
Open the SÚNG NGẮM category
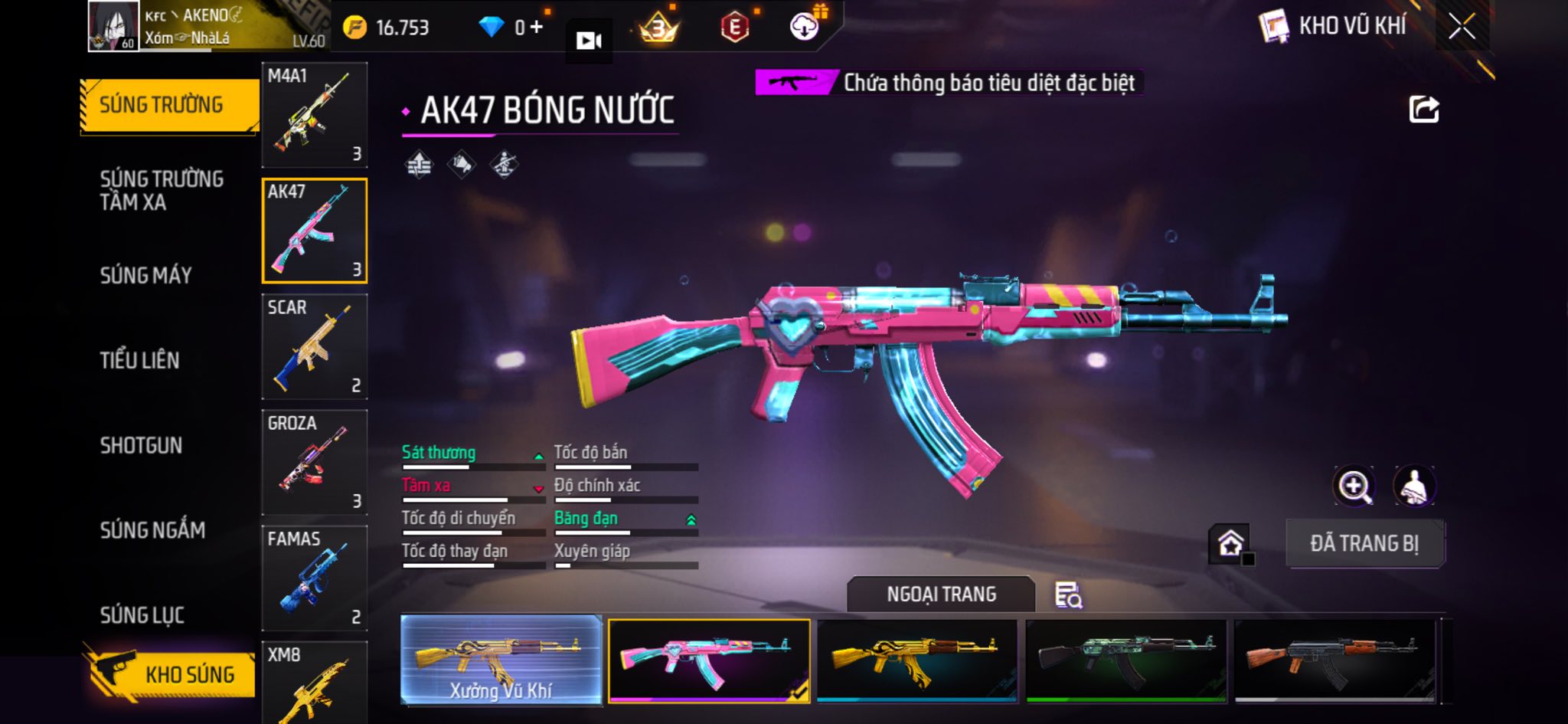152,530
